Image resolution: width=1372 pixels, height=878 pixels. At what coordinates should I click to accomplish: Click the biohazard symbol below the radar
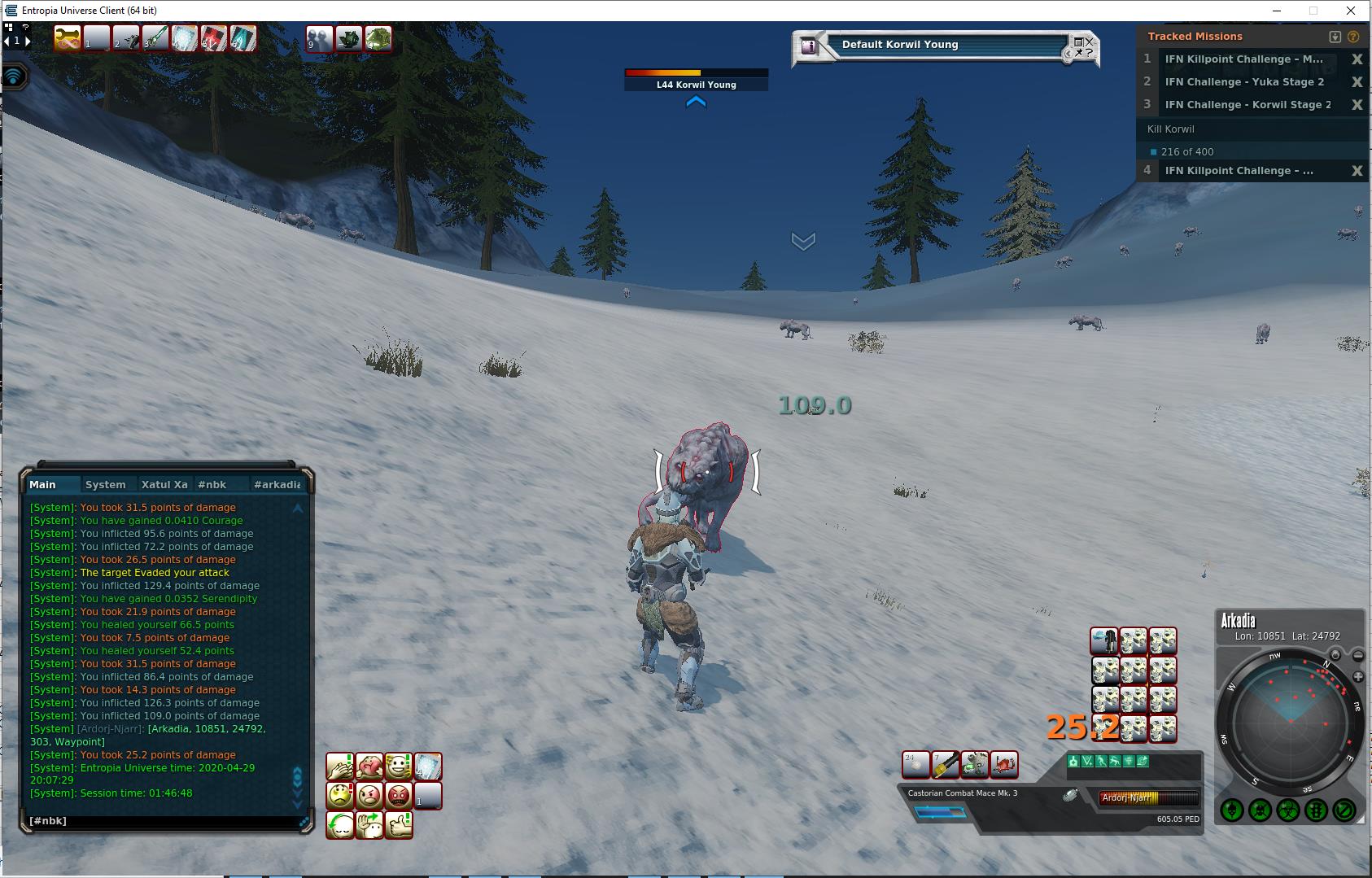point(1287,810)
